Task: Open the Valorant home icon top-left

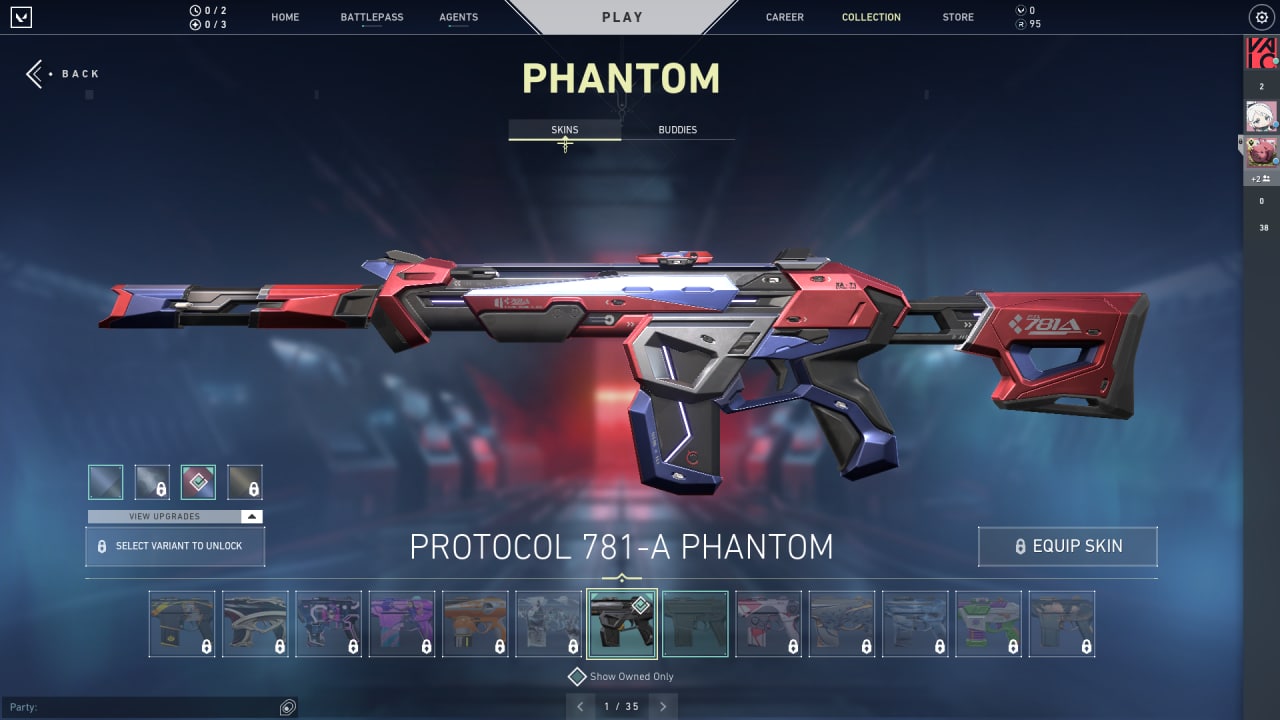Action: click(x=22, y=16)
